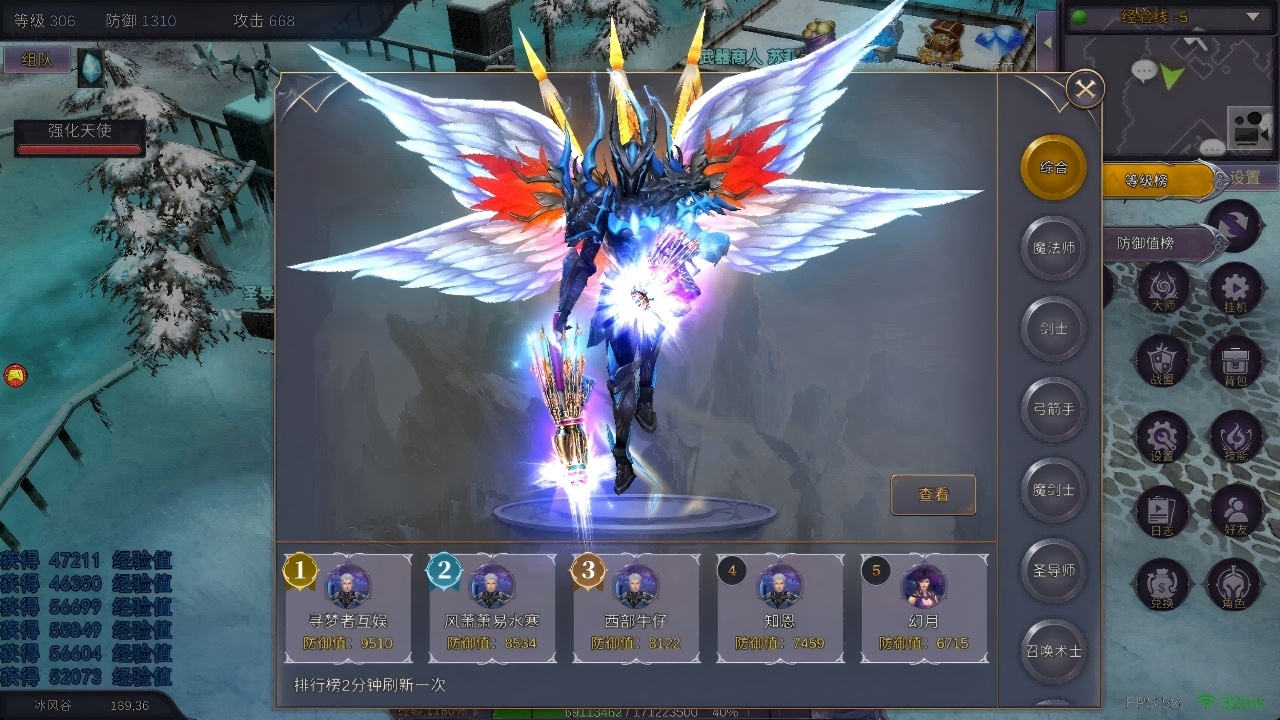Show the 剑士 class ranking
This screenshot has width=1280, height=720.
(x=1053, y=328)
